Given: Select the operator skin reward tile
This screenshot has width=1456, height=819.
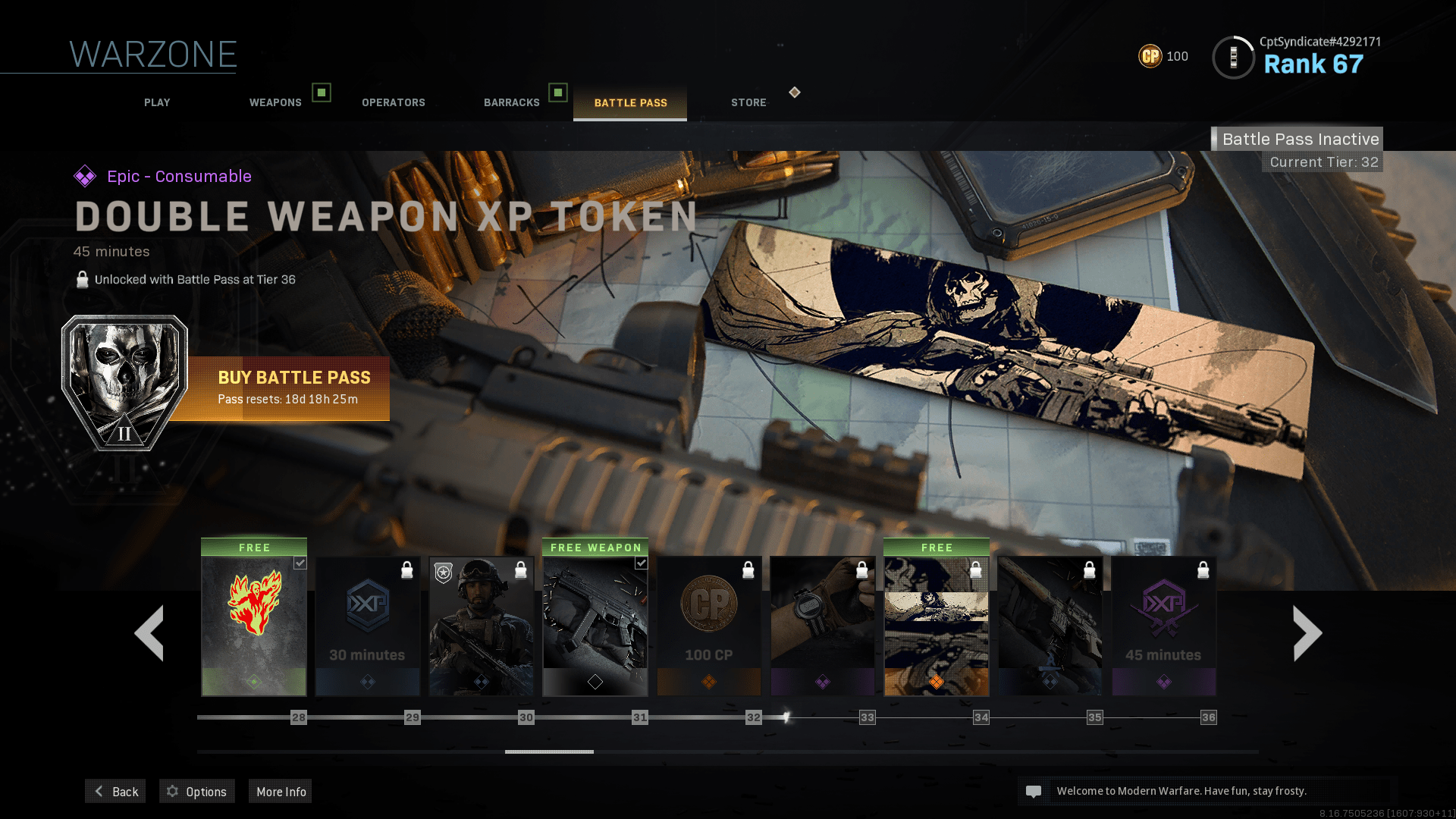Looking at the screenshot, I should tap(482, 626).
